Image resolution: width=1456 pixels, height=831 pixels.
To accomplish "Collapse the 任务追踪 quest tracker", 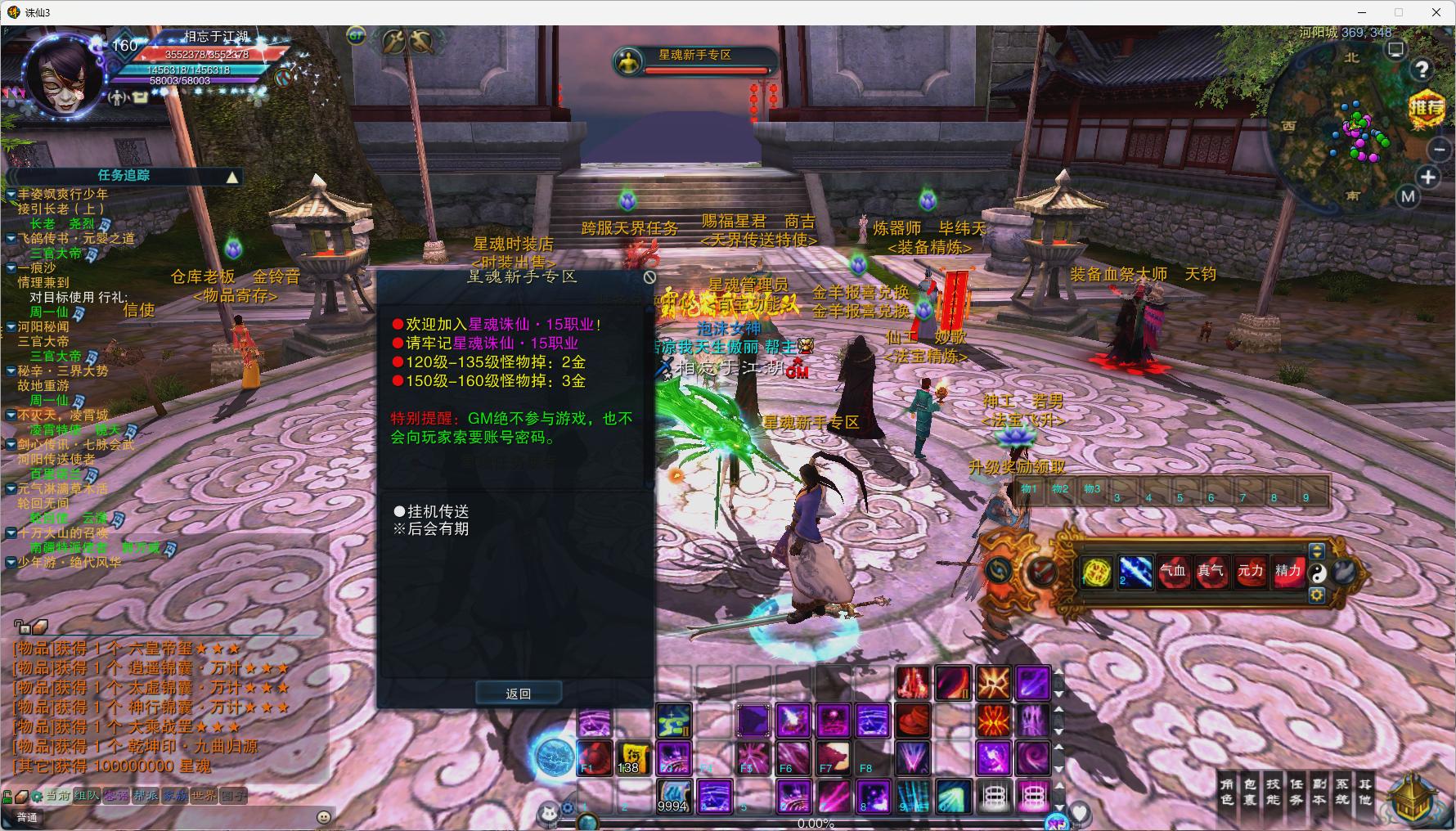I will [x=233, y=177].
